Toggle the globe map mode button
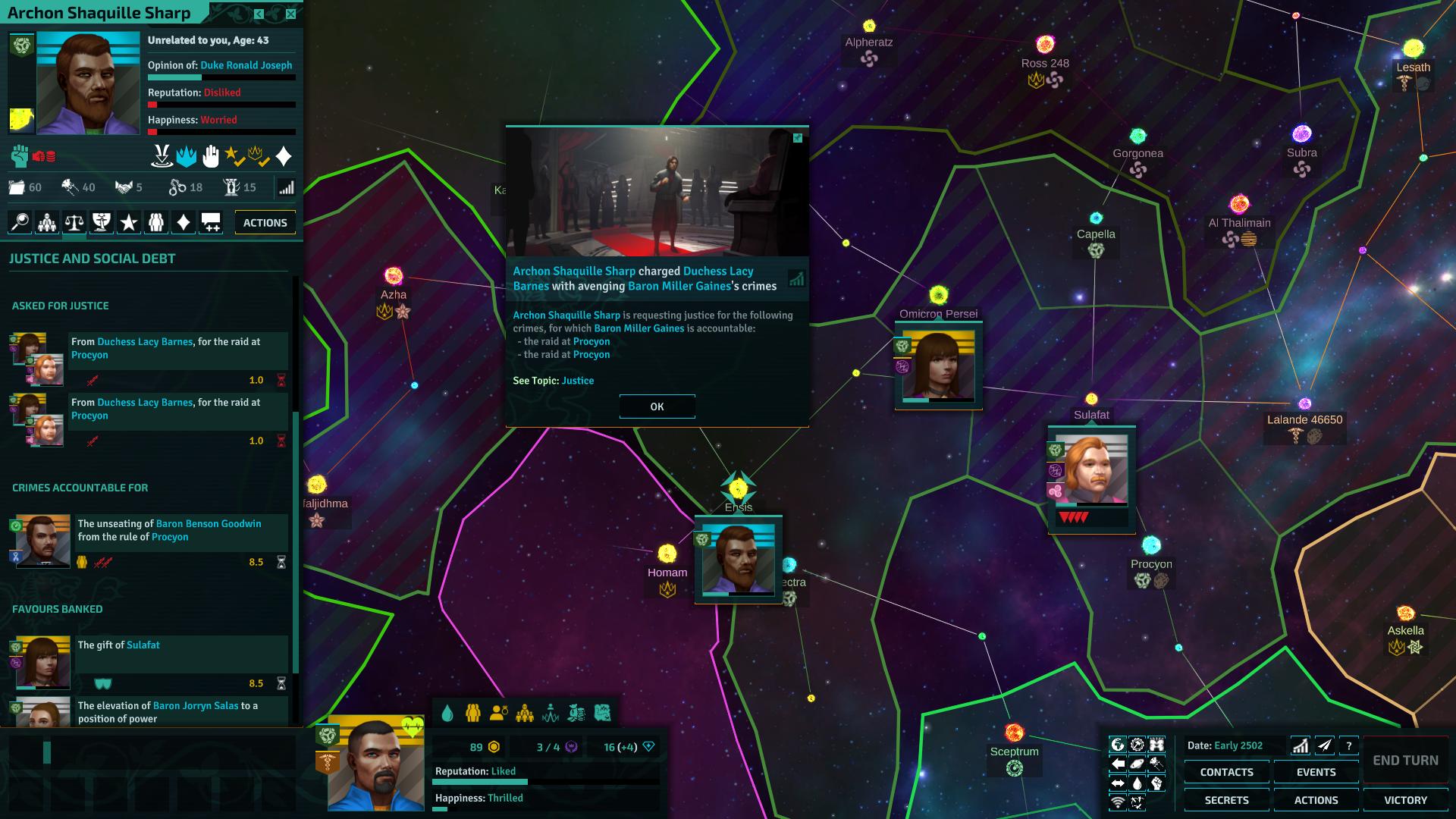This screenshot has height=819, width=1456. click(x=1118, y=746)
